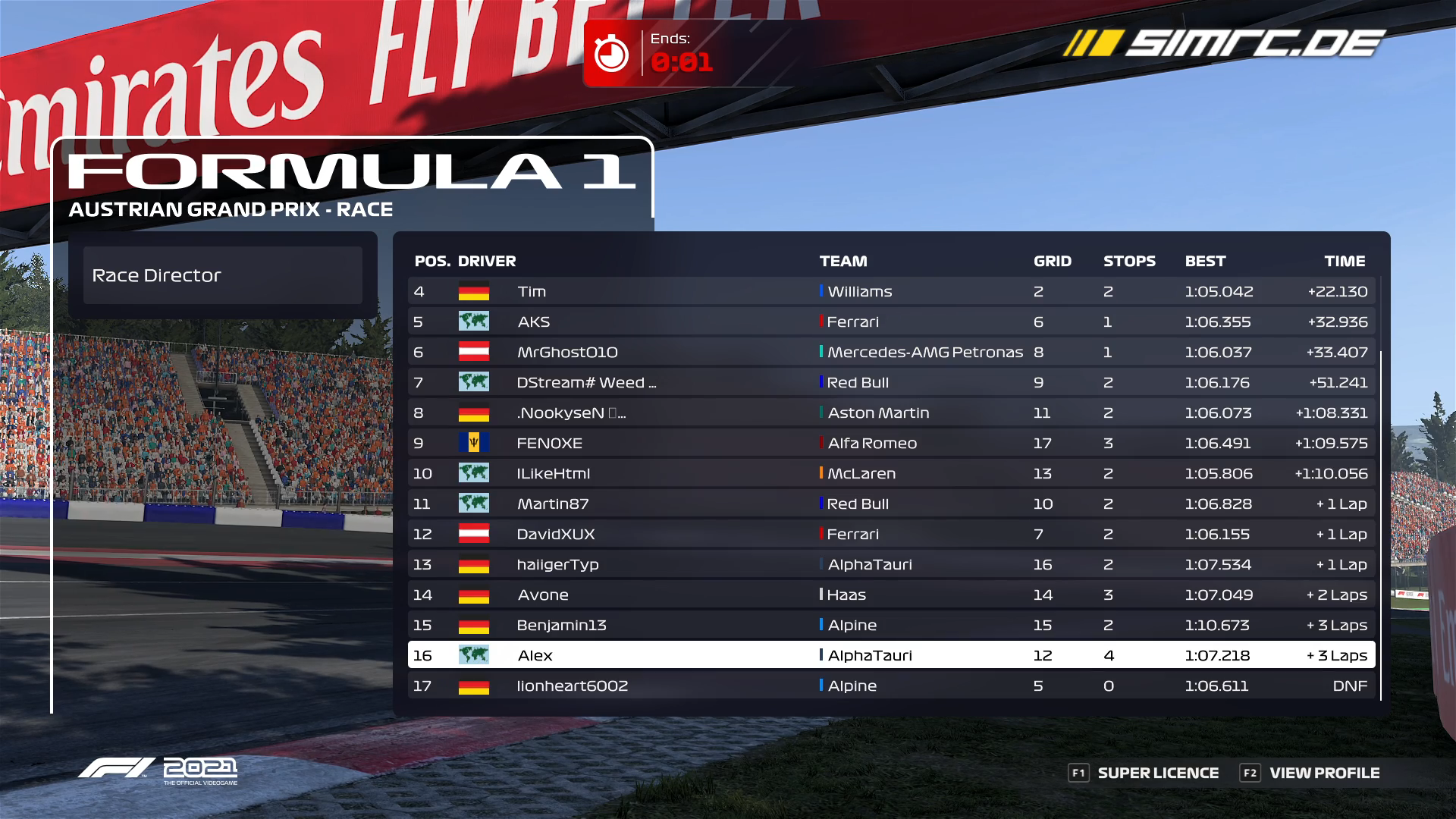Open View Profile for selected driver
Image resolution: width=1456 pixels, height=819 pixels.
(1310, 773)
